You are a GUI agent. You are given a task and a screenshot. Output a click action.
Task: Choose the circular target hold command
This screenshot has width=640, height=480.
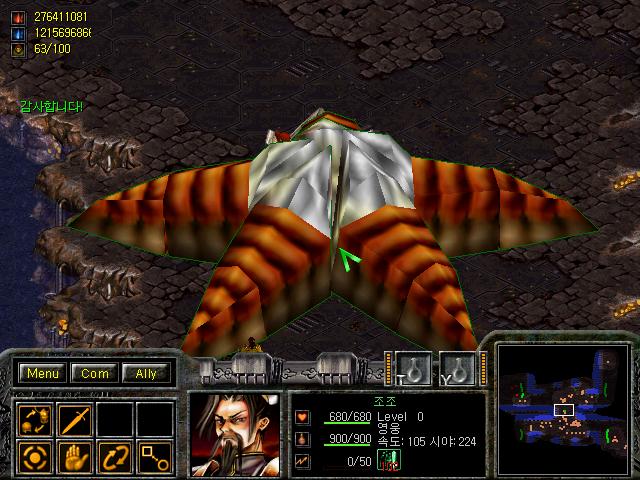pyautogui.click(x=36, y=459)
